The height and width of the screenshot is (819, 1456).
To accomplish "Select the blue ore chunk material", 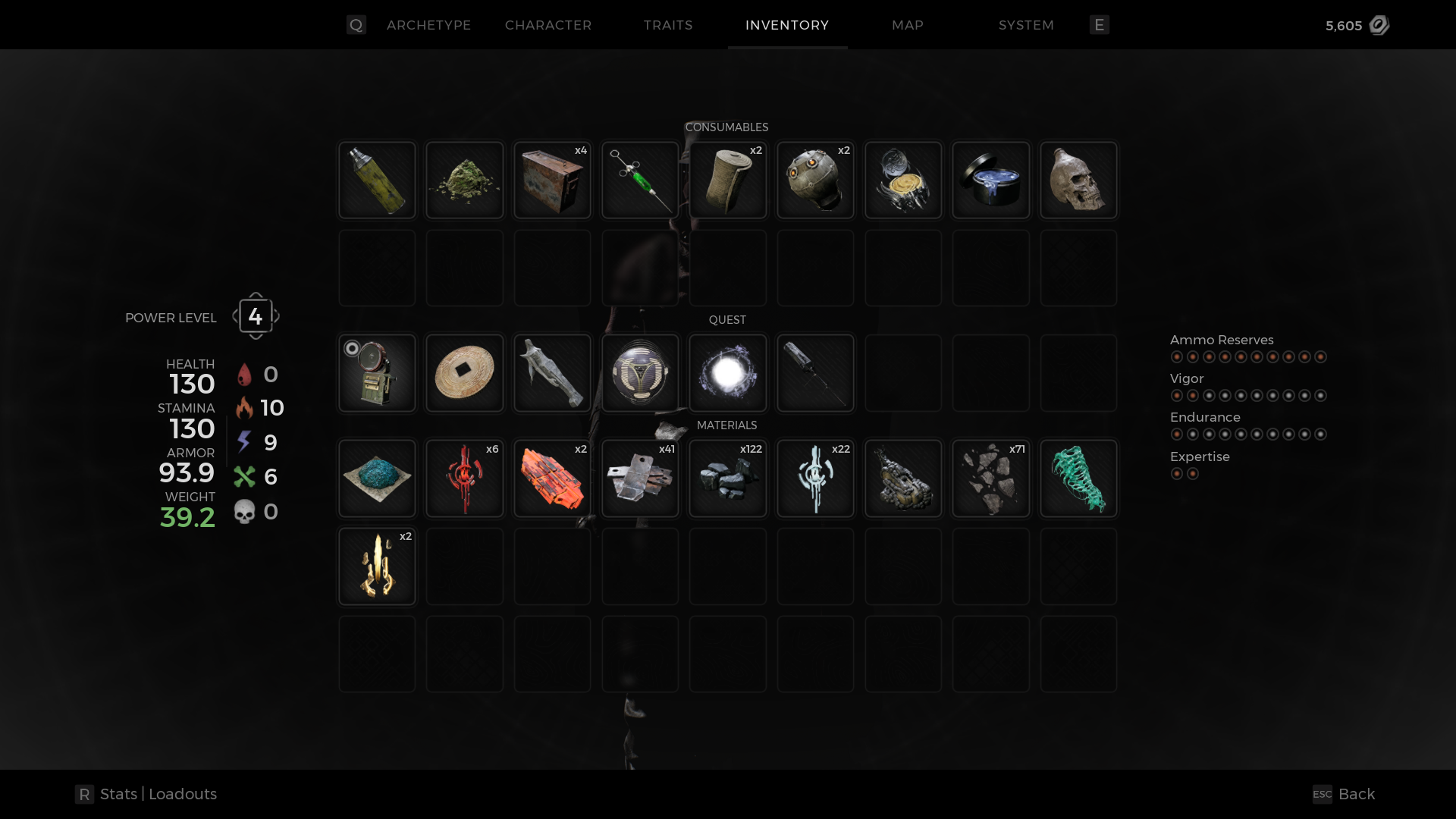I will (377, 479).
